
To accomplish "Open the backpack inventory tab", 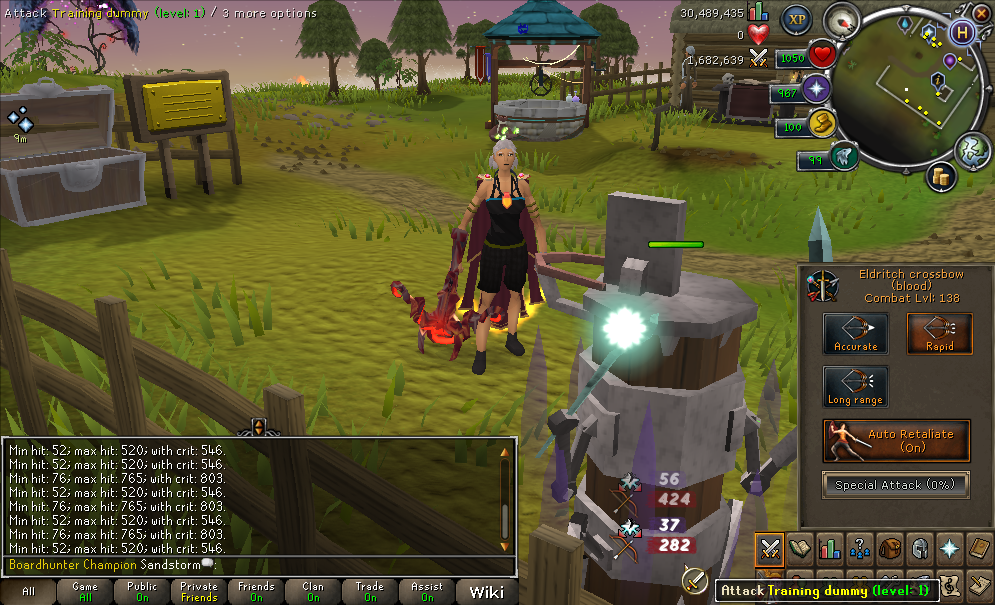I will pos(889,547).
